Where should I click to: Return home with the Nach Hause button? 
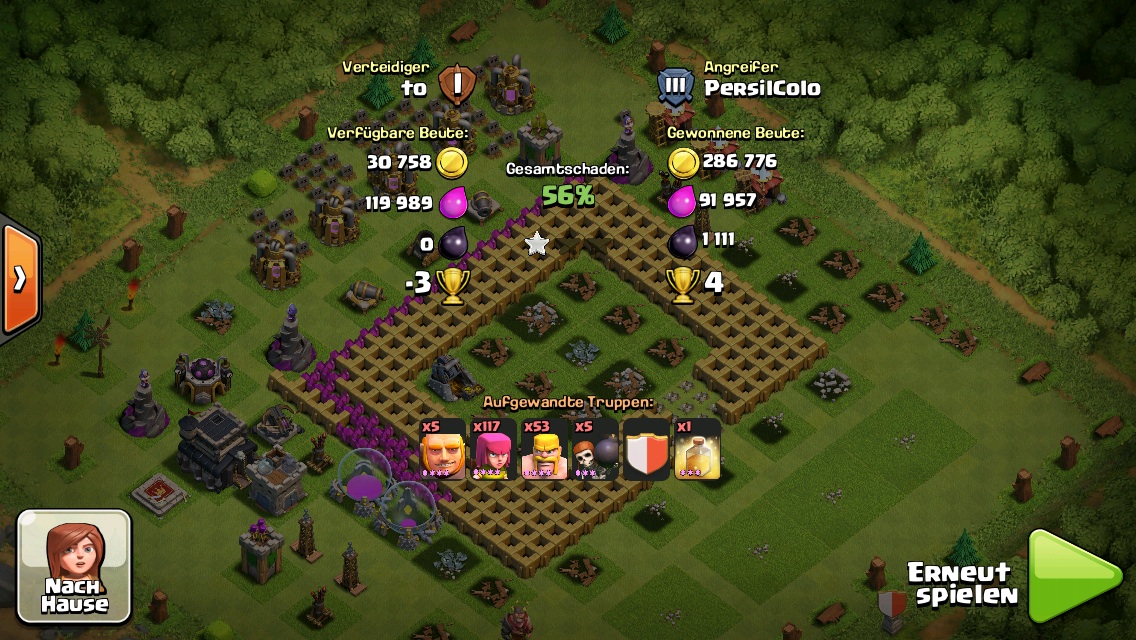point(75,565)
